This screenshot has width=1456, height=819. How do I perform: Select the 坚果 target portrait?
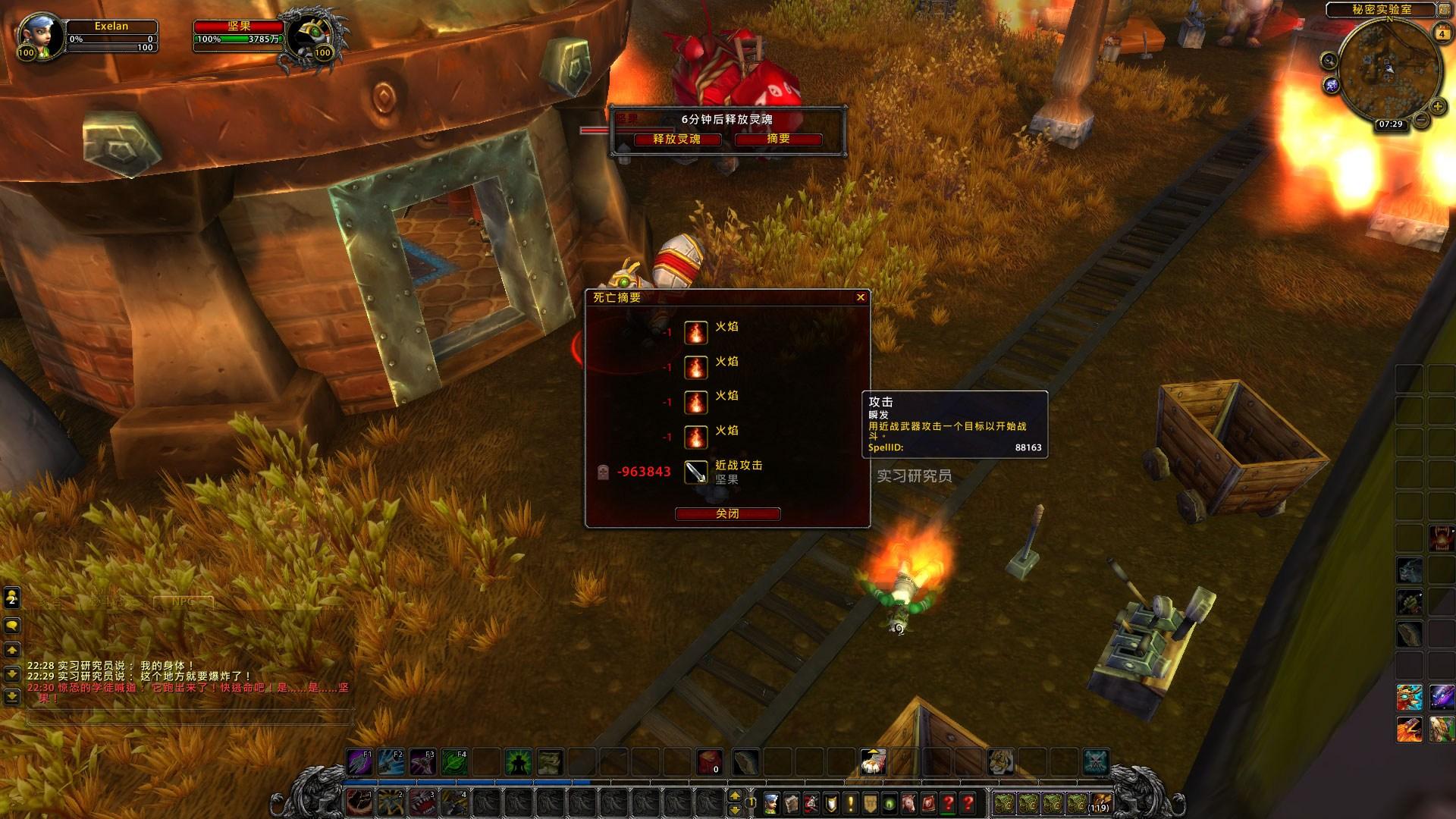coord(315,38)
